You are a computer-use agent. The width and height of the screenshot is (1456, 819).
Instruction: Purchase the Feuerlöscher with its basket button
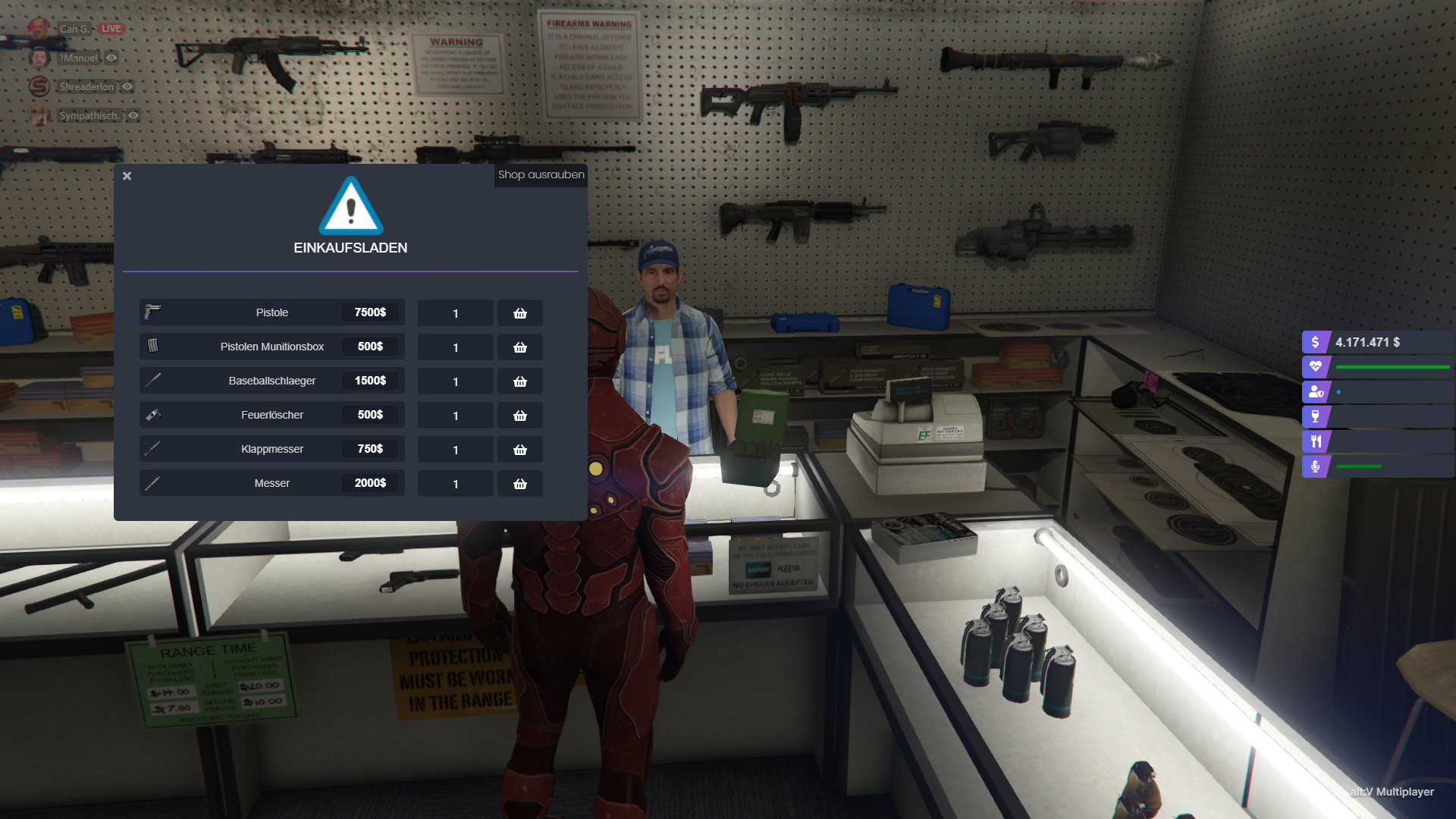pyautogui.click(x=520, y=416)
